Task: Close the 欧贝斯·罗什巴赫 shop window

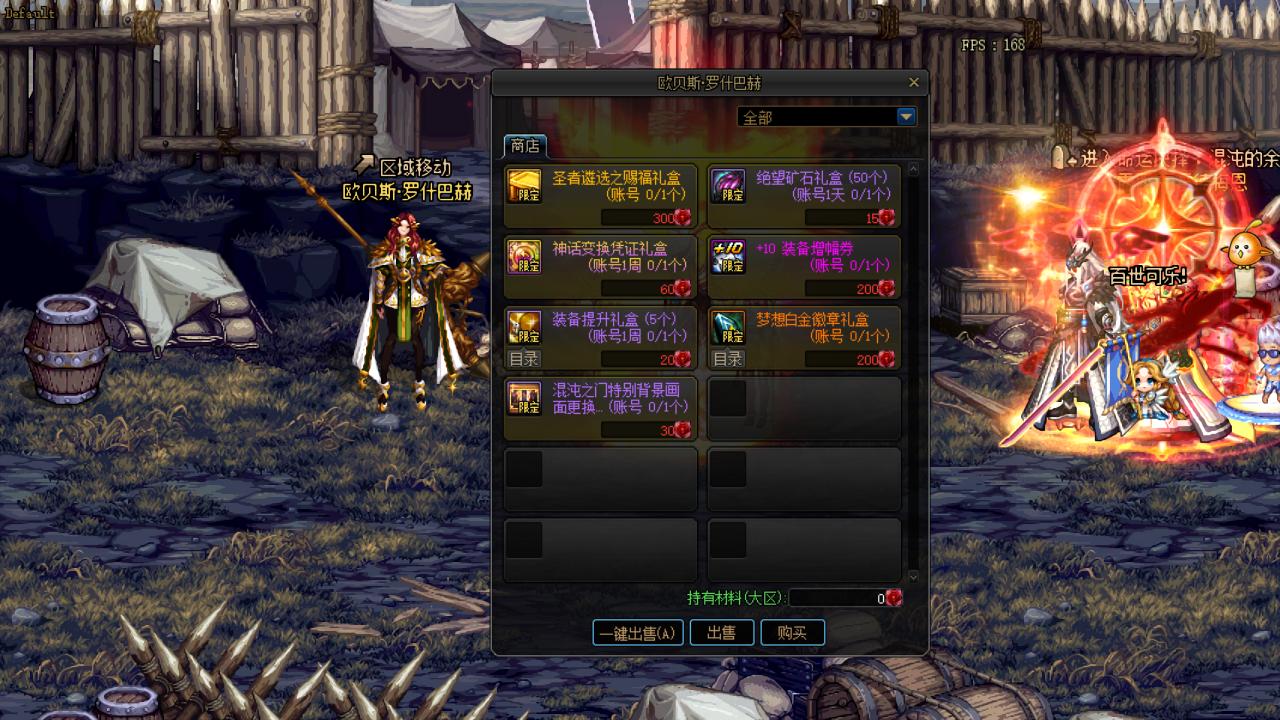Action: (x=913, y=83)
